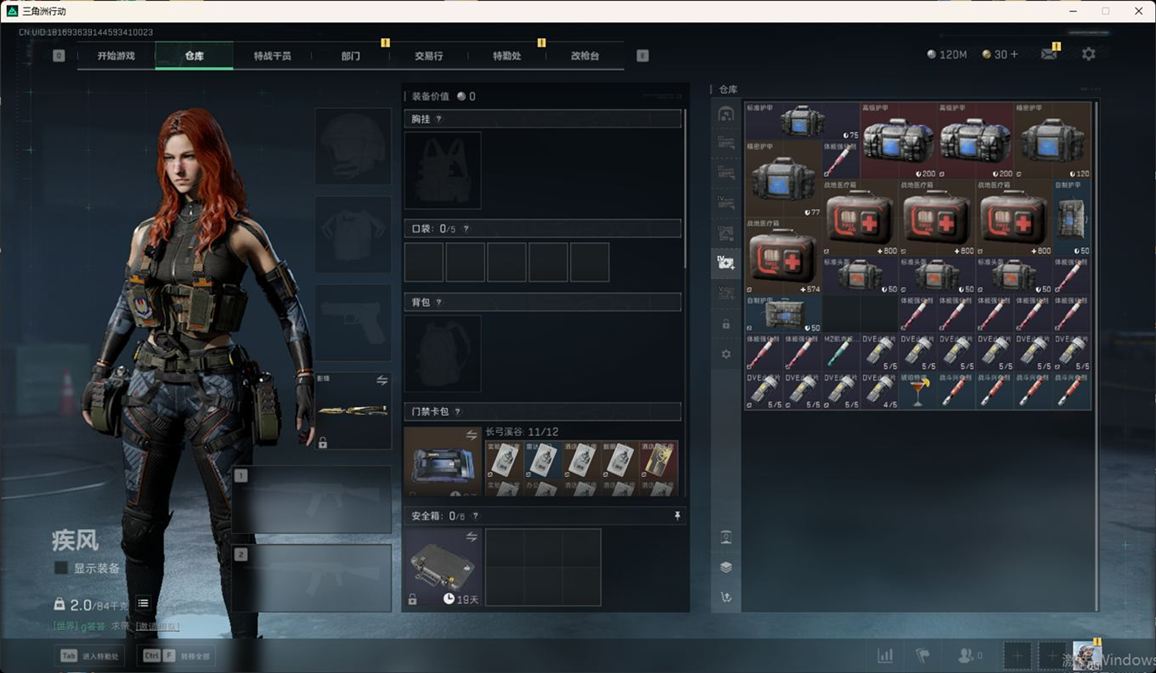Open the 改枪台 gunsmith tab
1156x673 pixels.
(585, 56)
